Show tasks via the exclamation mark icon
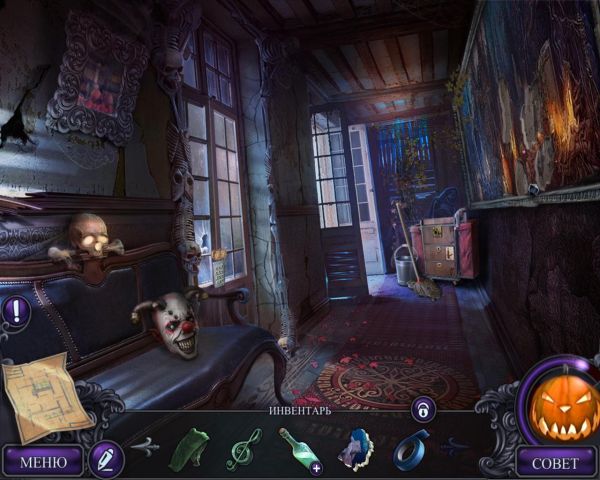Viewport: 600px width, 480px height. [16, 309]
